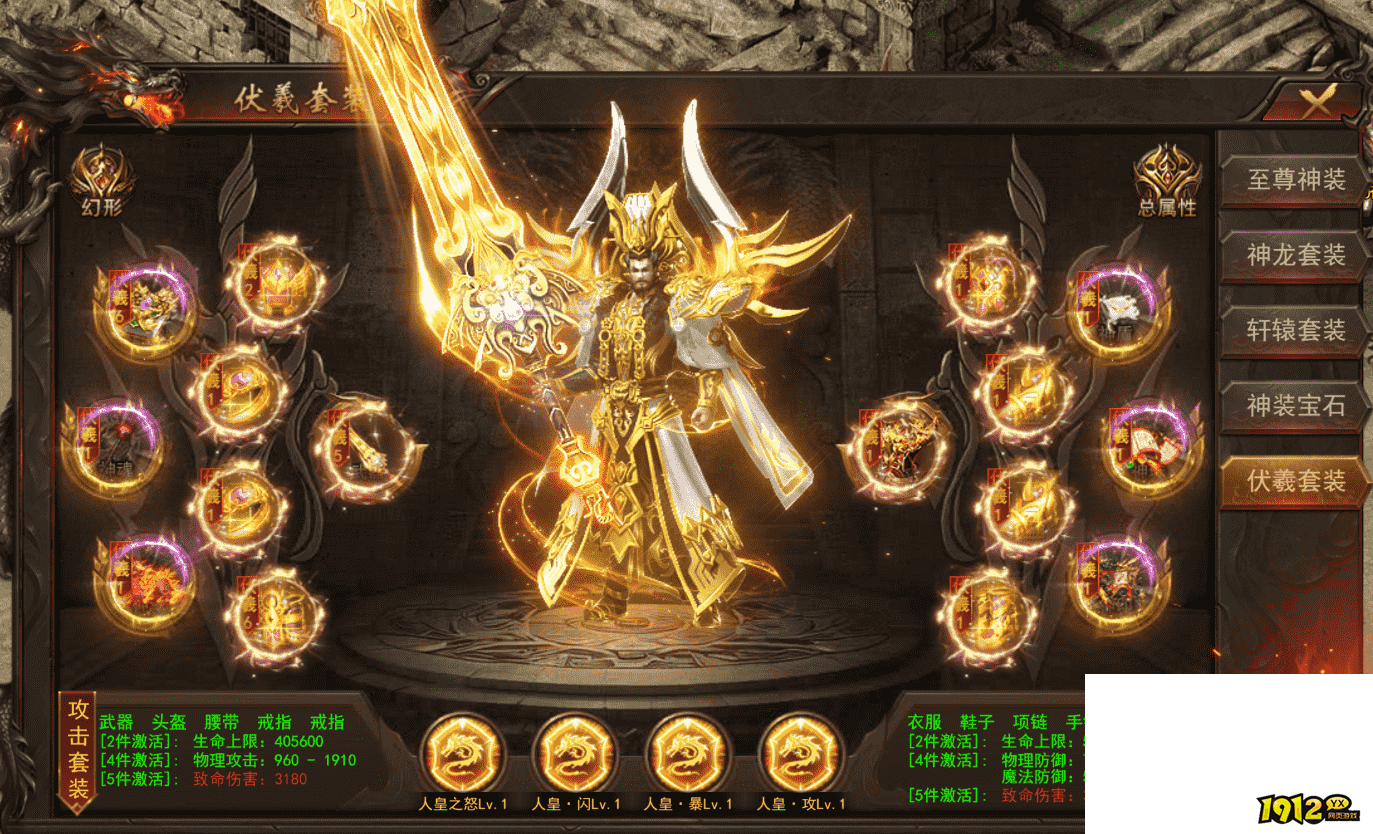Open the 神龙套装 tab
Viewport: 1373px width, 834px height.
tap(1295, 255)
